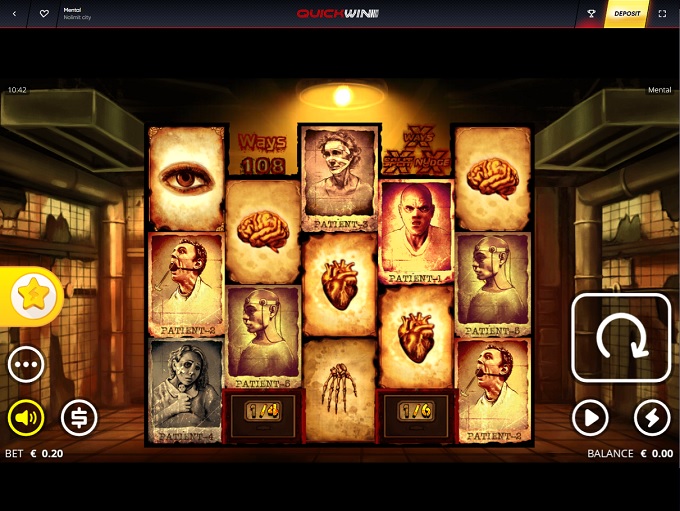Add game to favorites with heart icon
680x511 pixels.
click(44, 14)
